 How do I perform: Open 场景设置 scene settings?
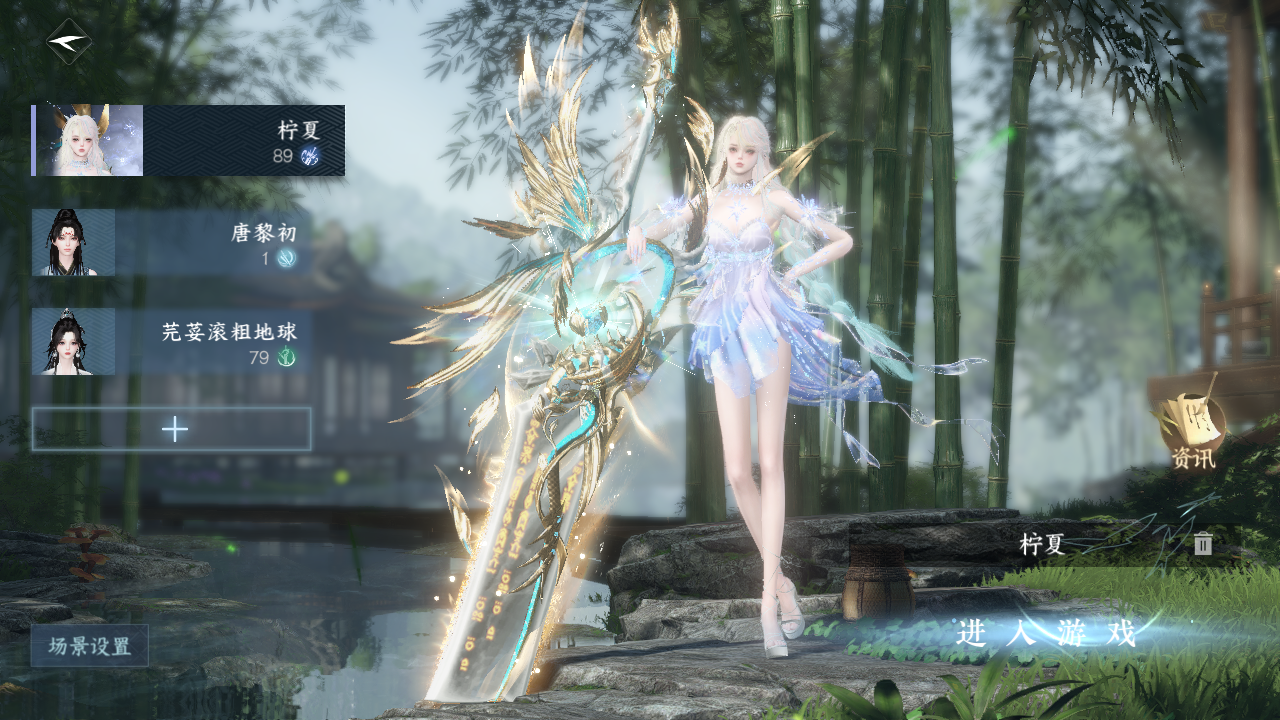[90, 646]
